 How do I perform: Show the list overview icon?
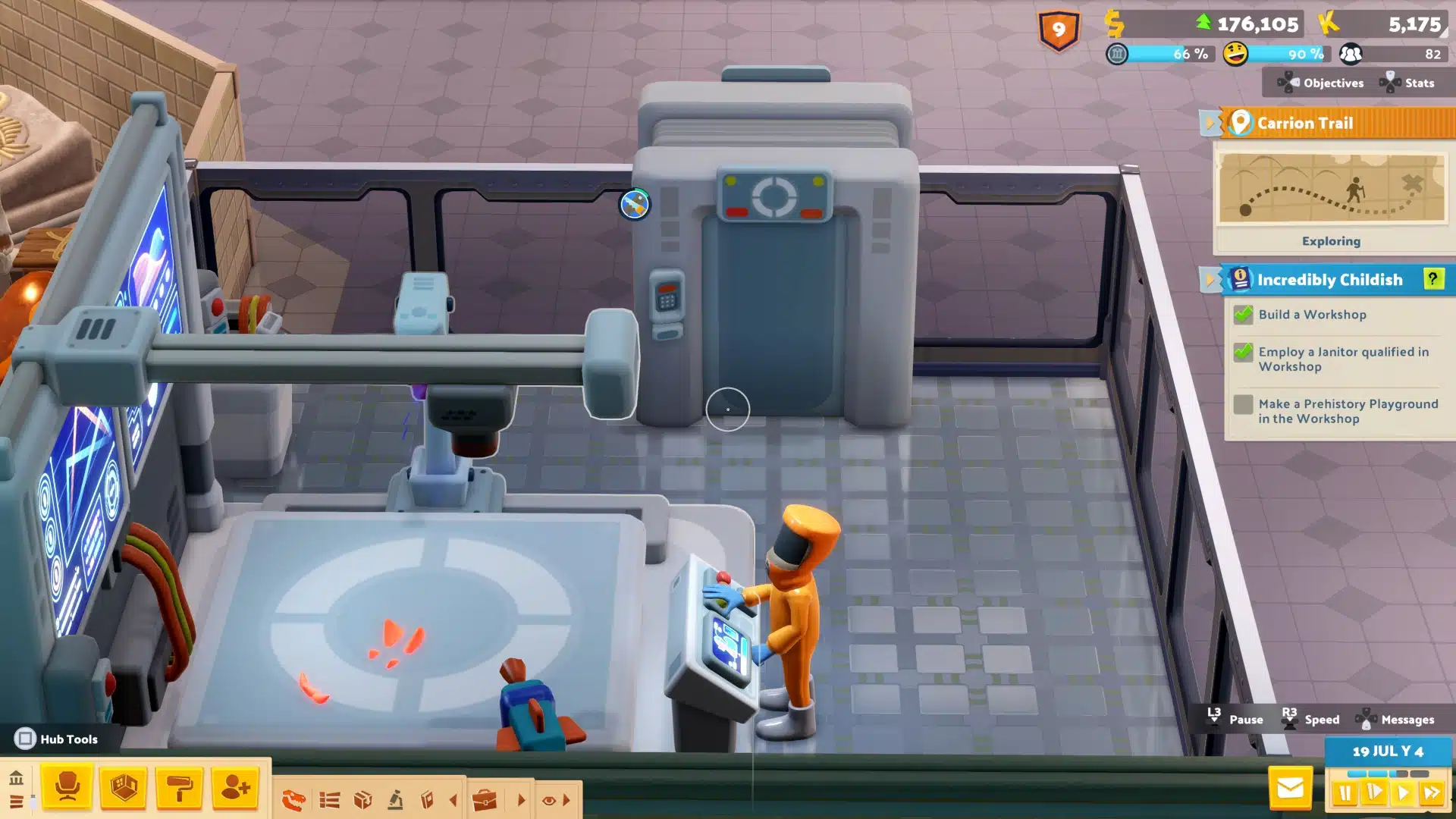329,800
